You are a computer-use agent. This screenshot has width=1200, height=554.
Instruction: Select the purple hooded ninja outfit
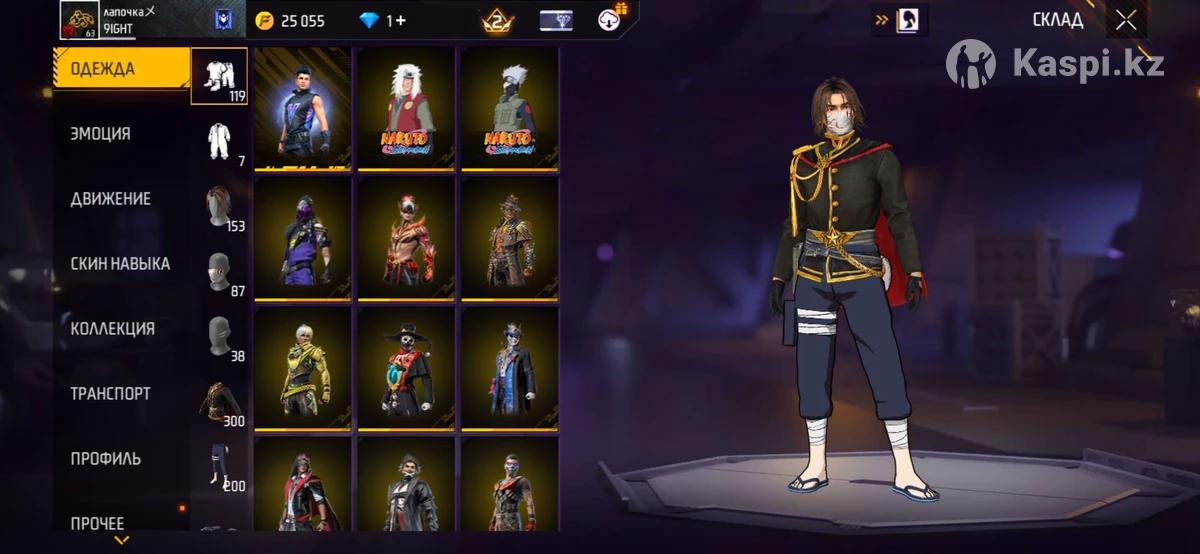click(302, 238)
